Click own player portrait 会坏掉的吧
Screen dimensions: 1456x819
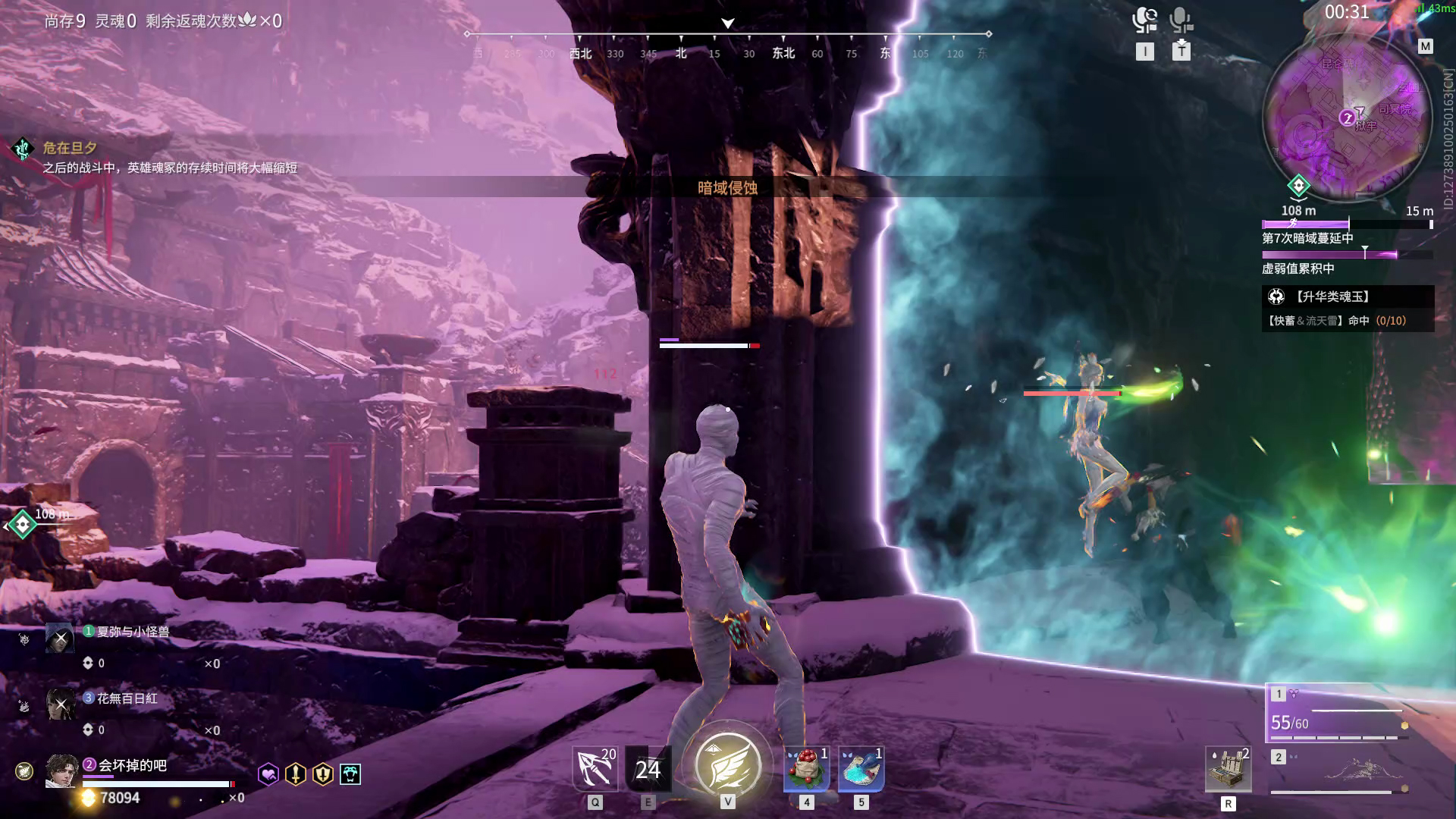pyautogui.click(x=61, y=771)
